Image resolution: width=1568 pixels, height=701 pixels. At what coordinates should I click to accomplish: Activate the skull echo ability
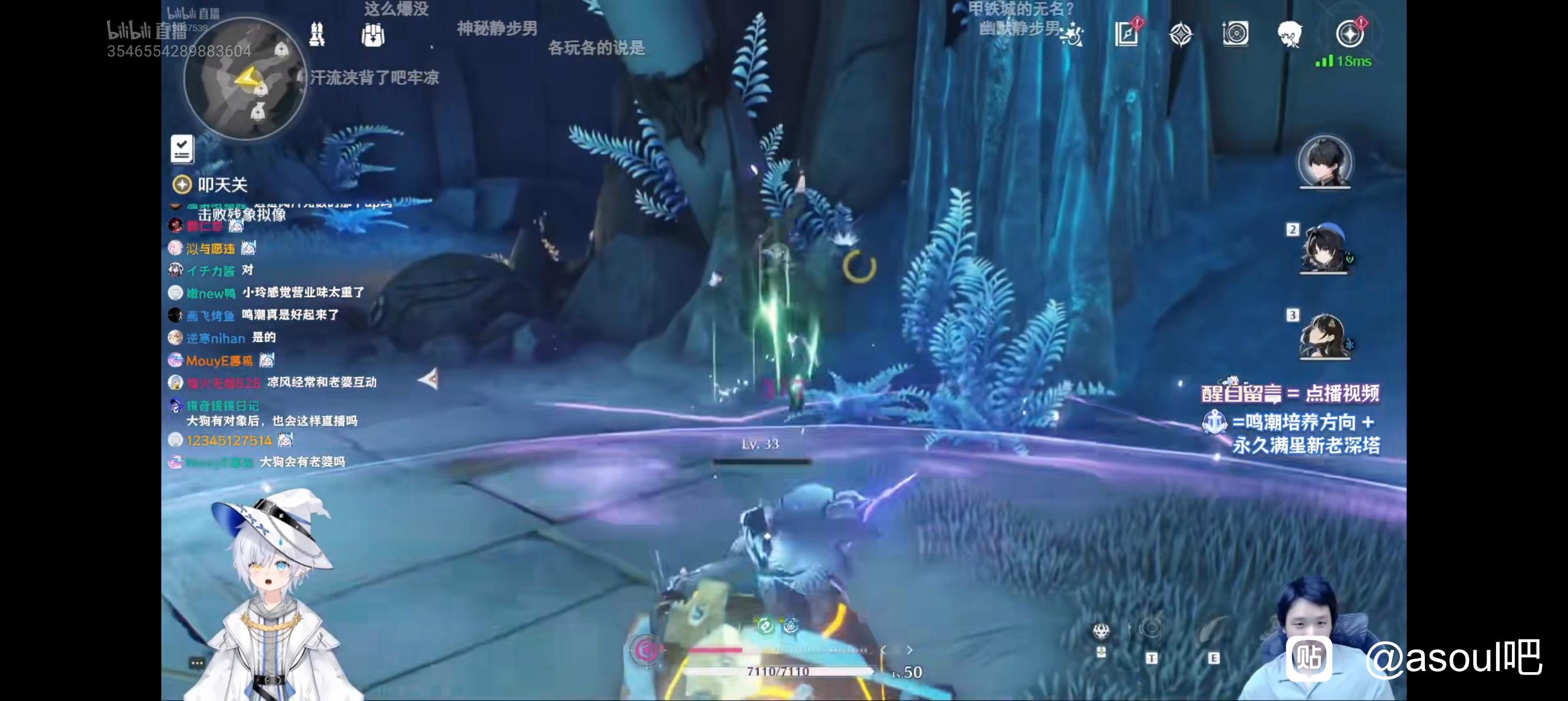pyautogui.click(x=1101, y=632)
